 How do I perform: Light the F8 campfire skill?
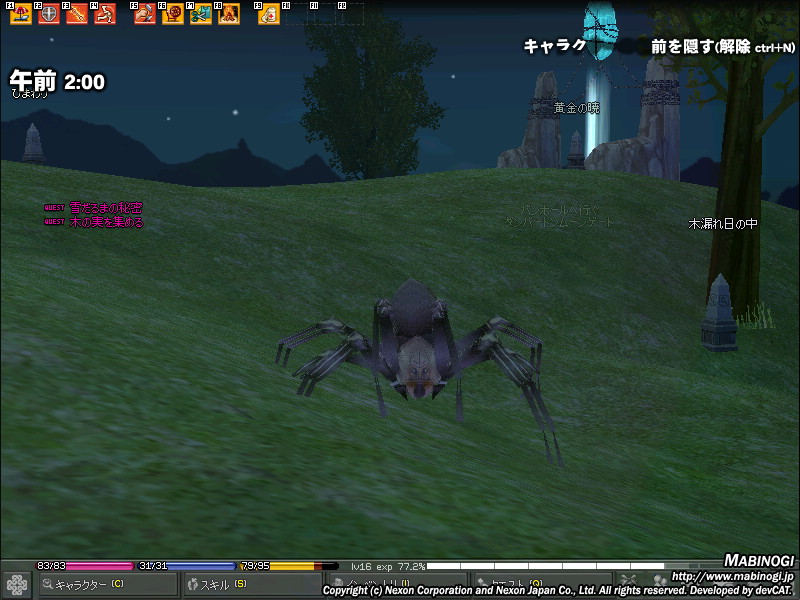[229, 15]
